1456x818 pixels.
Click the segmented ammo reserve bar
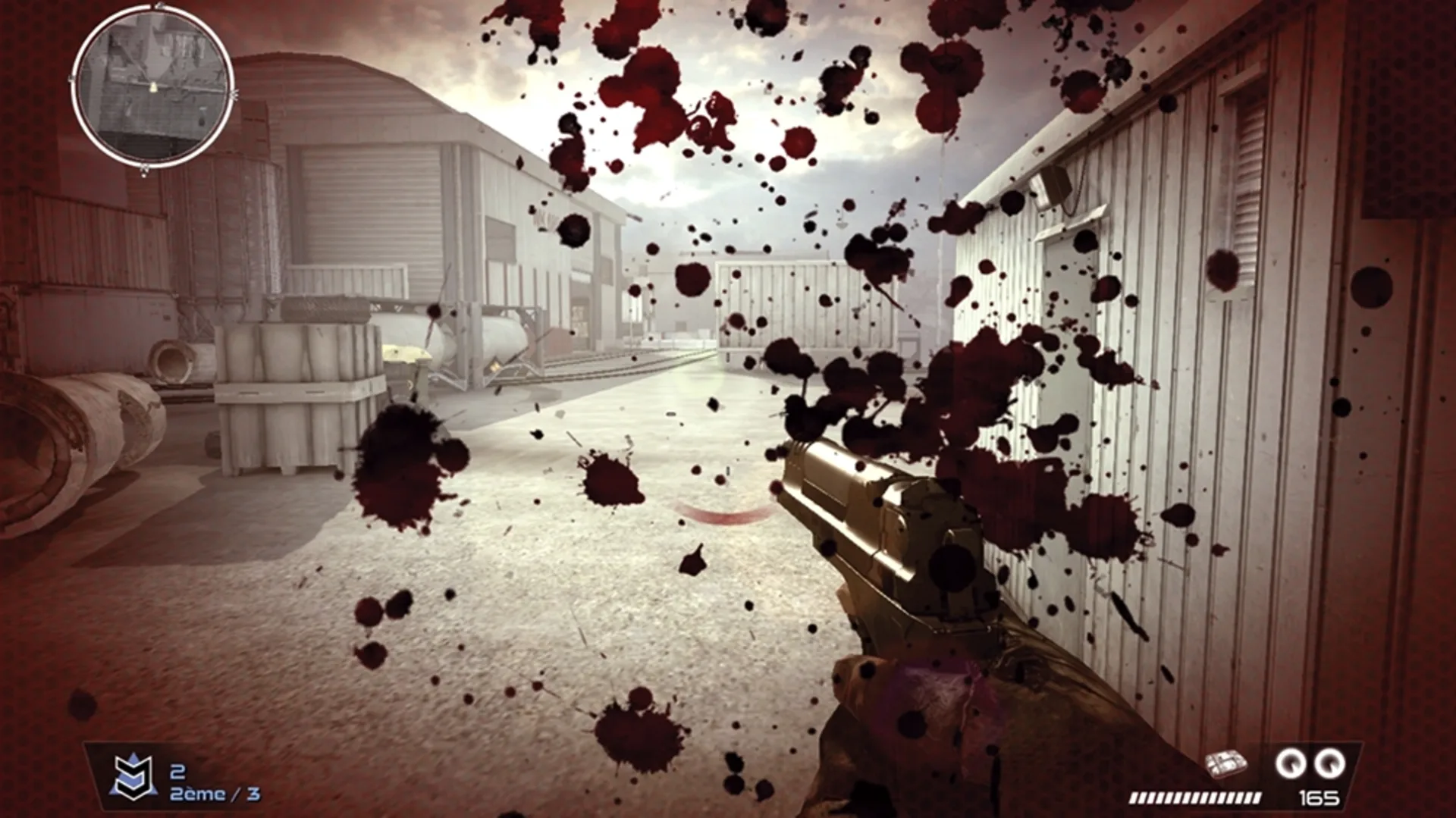1195,798
